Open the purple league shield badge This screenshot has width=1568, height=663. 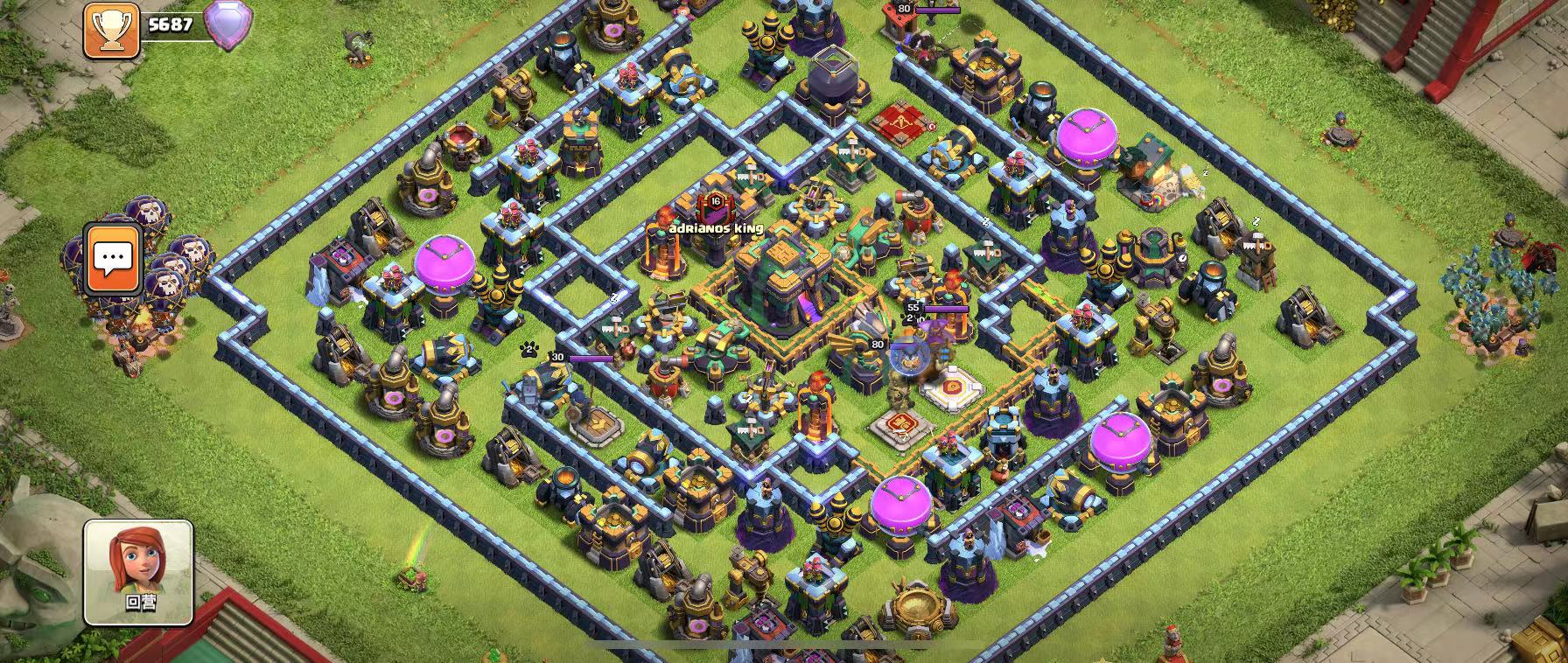[227, 26]
